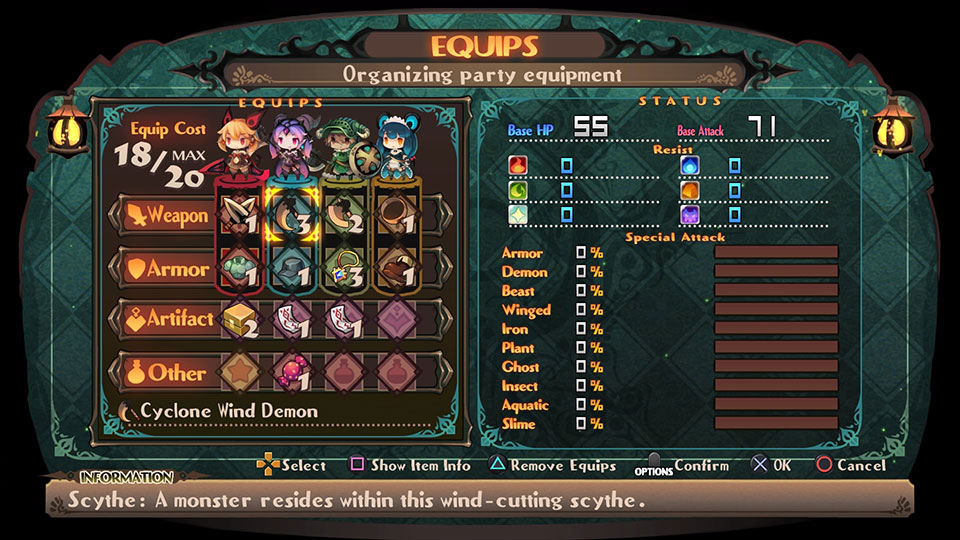This screenshot has width=960, height=540.
Task: Select the Weapon row label
Action: [x=166, y=215]
